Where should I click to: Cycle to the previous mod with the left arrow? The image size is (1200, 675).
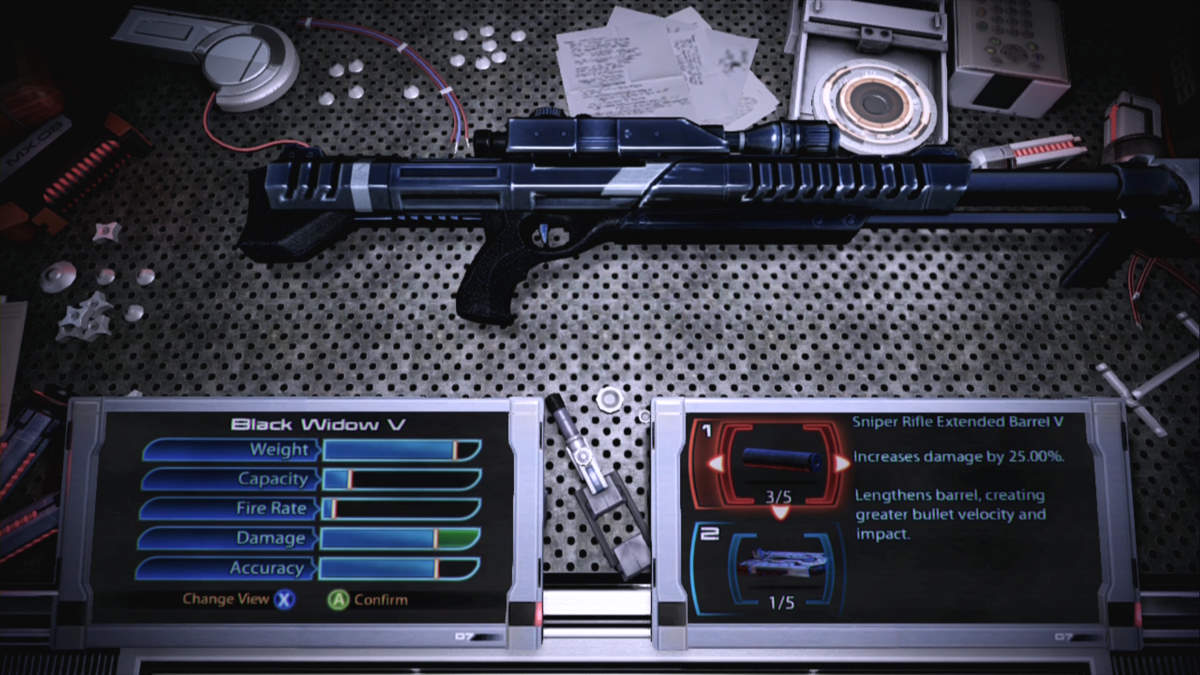pos(716,464)
